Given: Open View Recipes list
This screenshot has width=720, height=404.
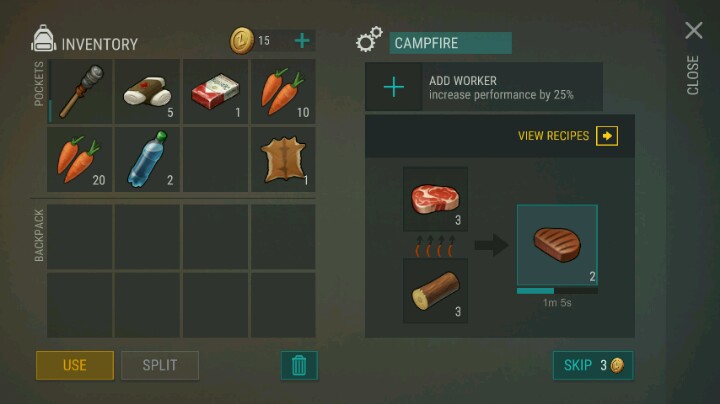Looking at the screenshot, I should [568, 136].
